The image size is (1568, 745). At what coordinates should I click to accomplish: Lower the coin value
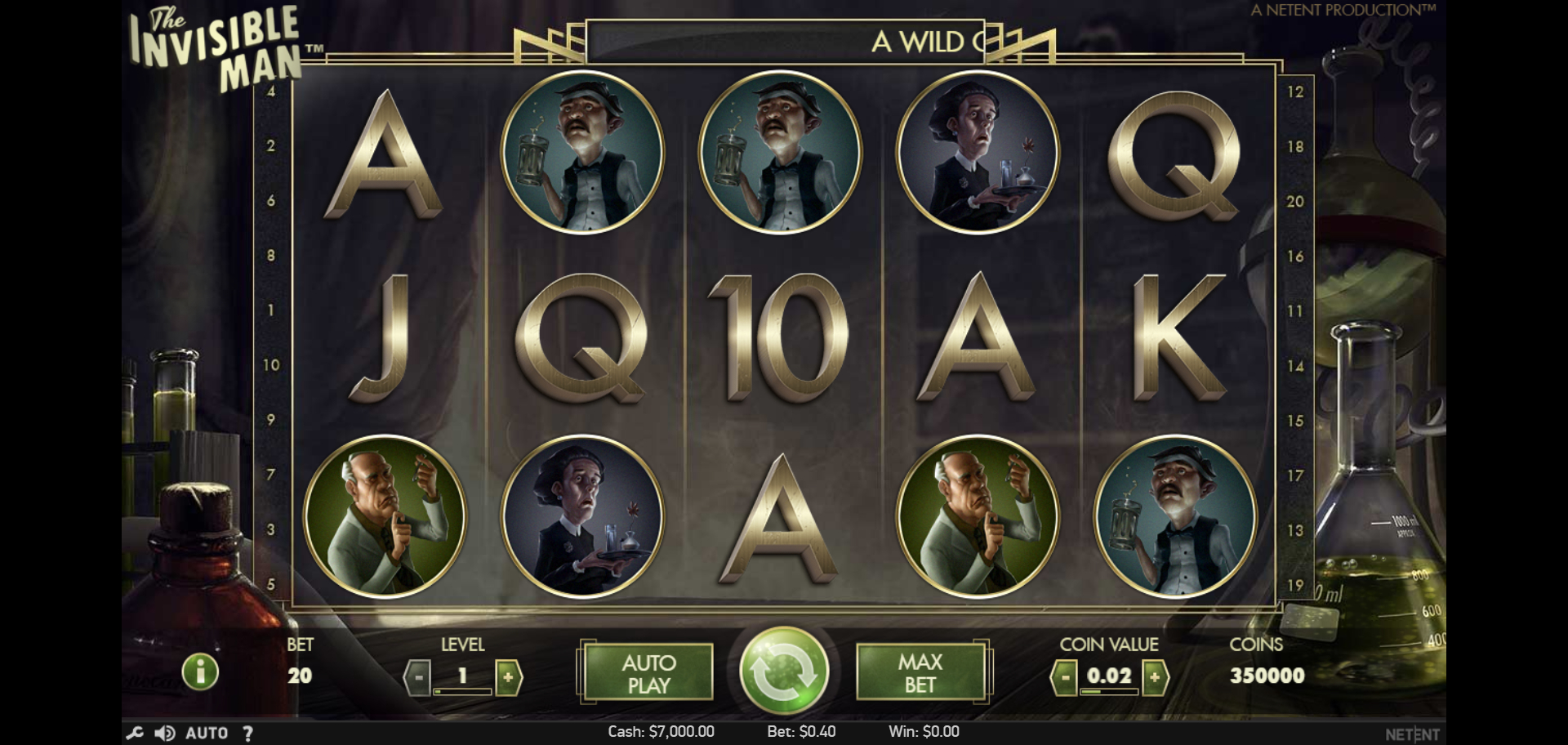point(1064,677)
